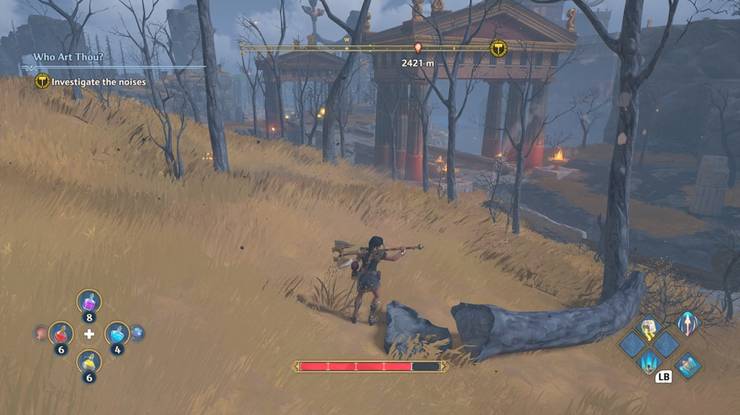The height and width of the screenshot is (415, 740).
Task: Activate the golden fist godly power
Action: point(649,327)
